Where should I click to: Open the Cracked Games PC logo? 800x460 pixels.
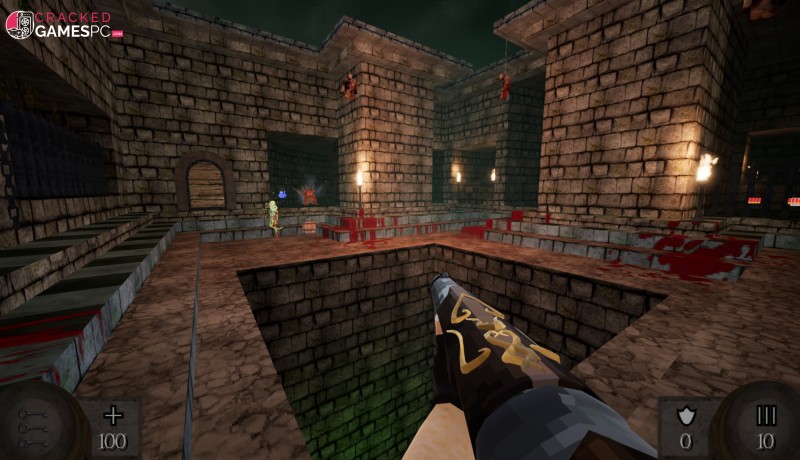pyautogui.click(x=62, y=24)
